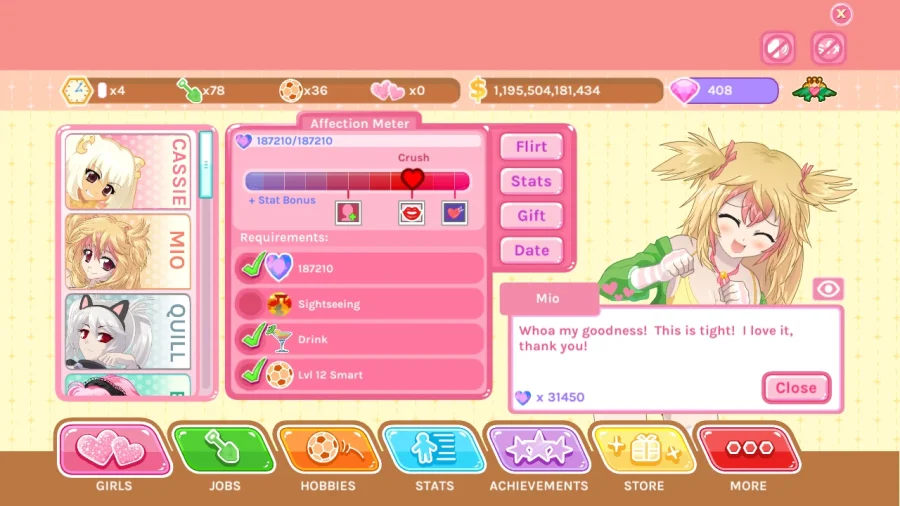Select Mio's portrait in the list
900x506 pixels.
point(128,252)
